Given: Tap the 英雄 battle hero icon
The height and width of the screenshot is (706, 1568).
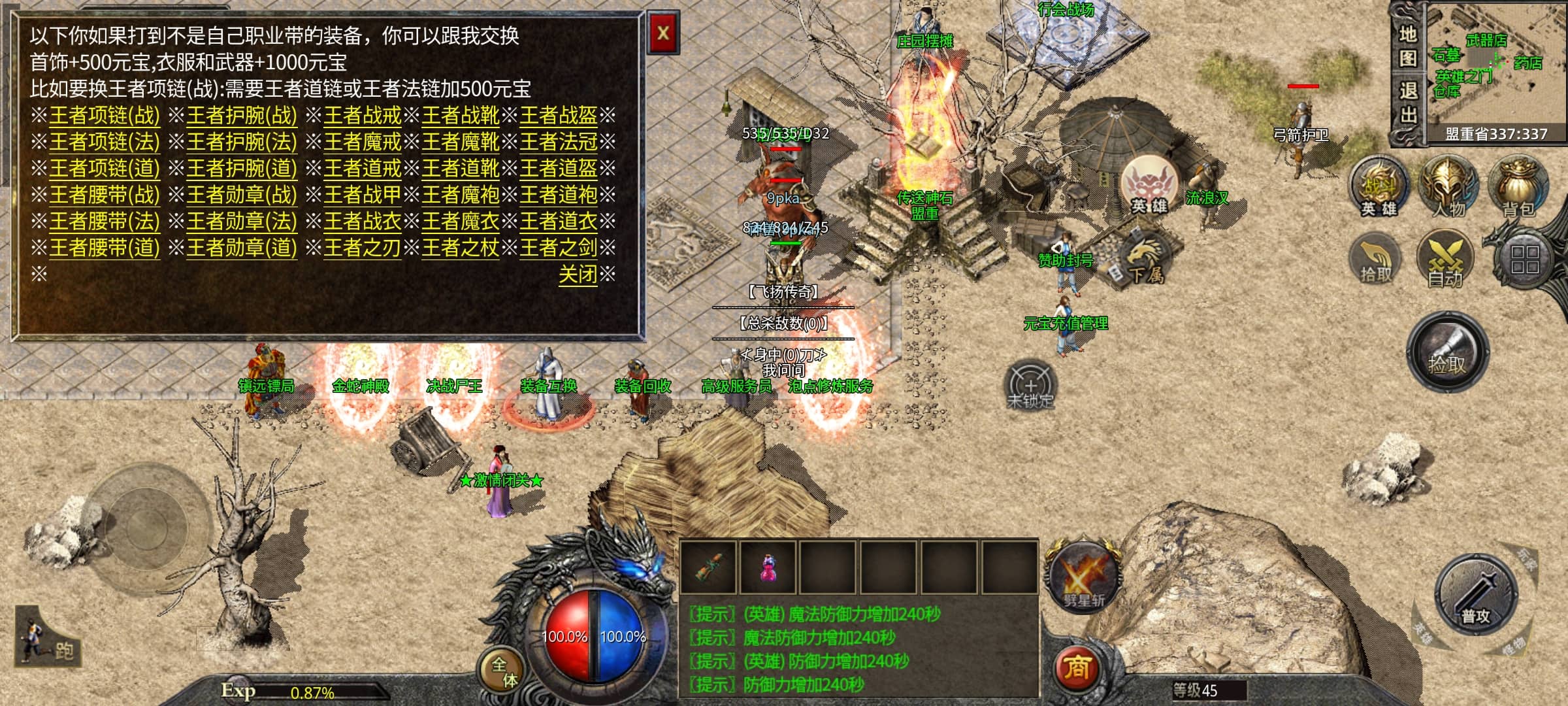Looking at the screenshot, I should coord(1379,188).
